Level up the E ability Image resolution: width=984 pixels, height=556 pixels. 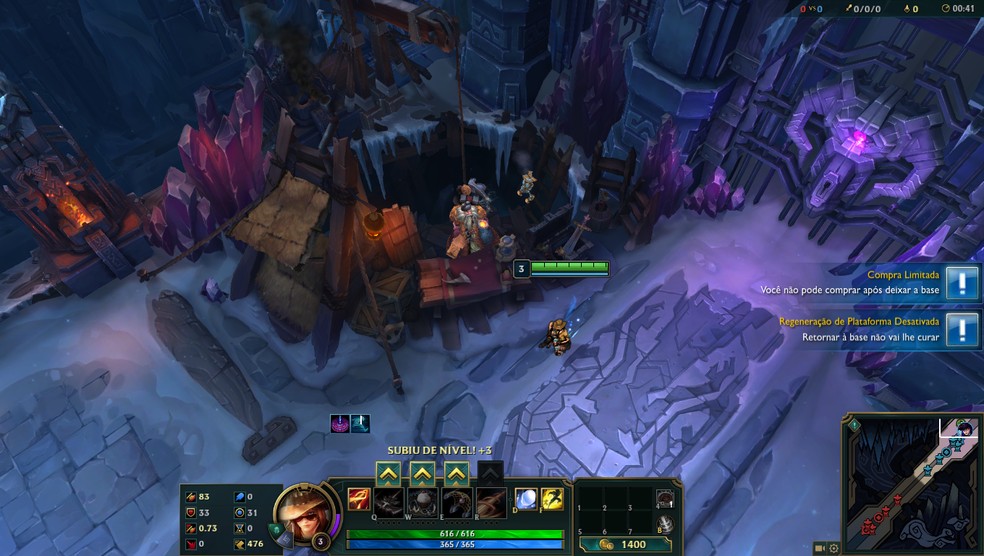pyautogui.click(x=456, y=473)
